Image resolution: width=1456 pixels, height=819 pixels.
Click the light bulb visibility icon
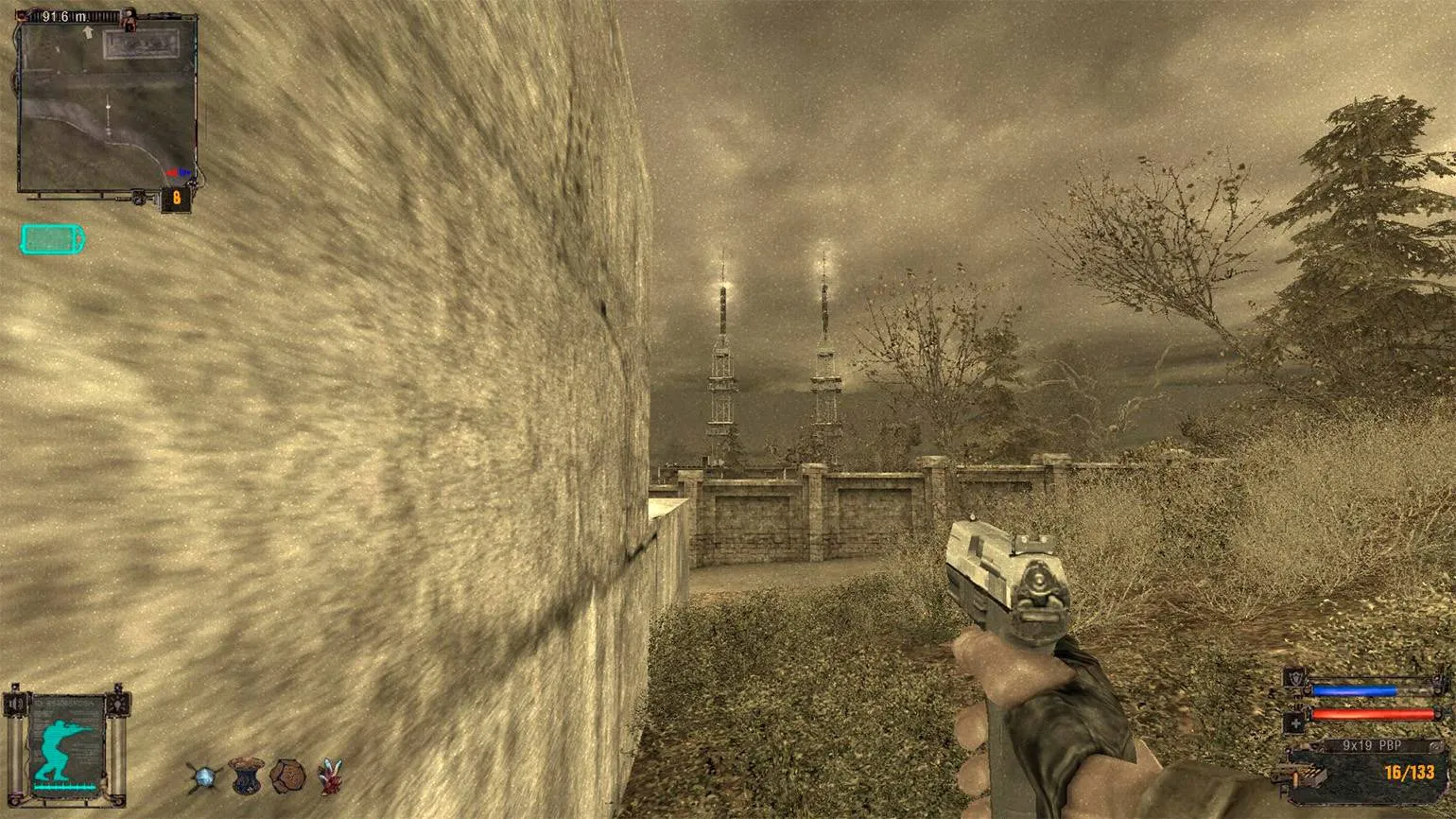point(119,704)
